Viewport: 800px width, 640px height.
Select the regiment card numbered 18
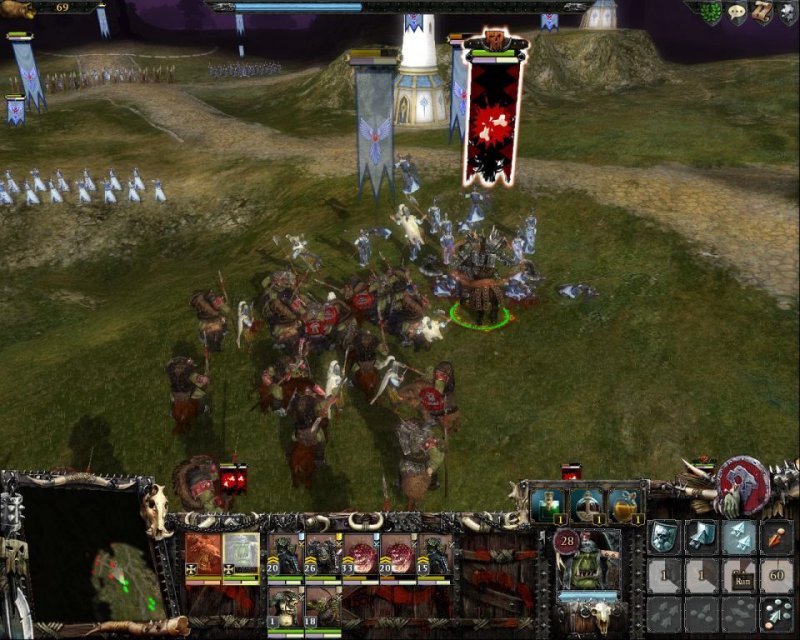(x=321, y=605)
